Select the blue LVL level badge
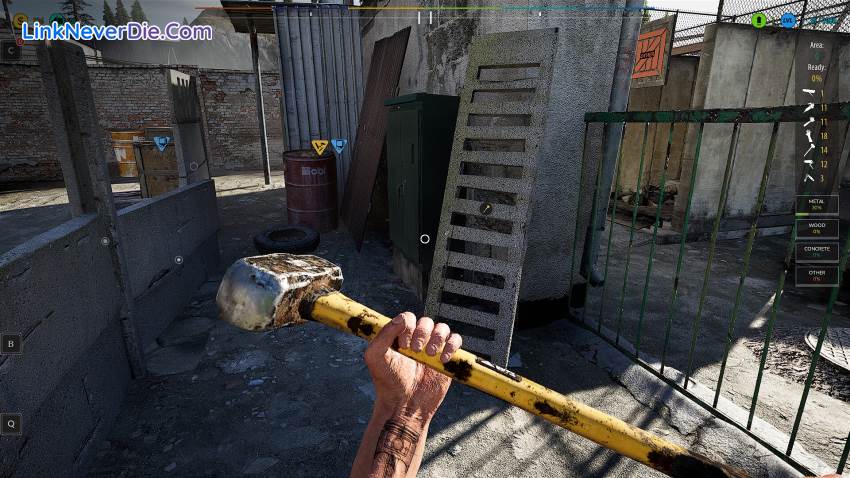 788,20
